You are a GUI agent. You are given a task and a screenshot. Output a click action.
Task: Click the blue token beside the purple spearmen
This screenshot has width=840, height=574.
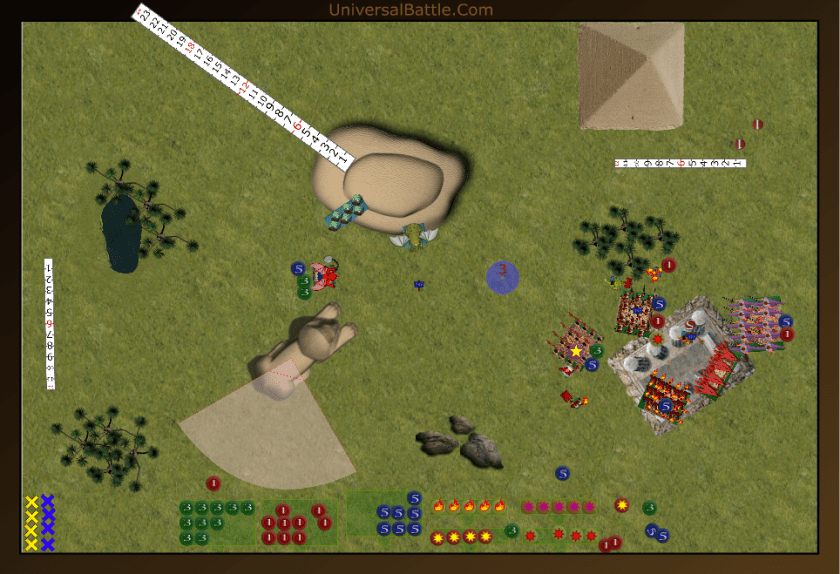[x=786, y=321]
